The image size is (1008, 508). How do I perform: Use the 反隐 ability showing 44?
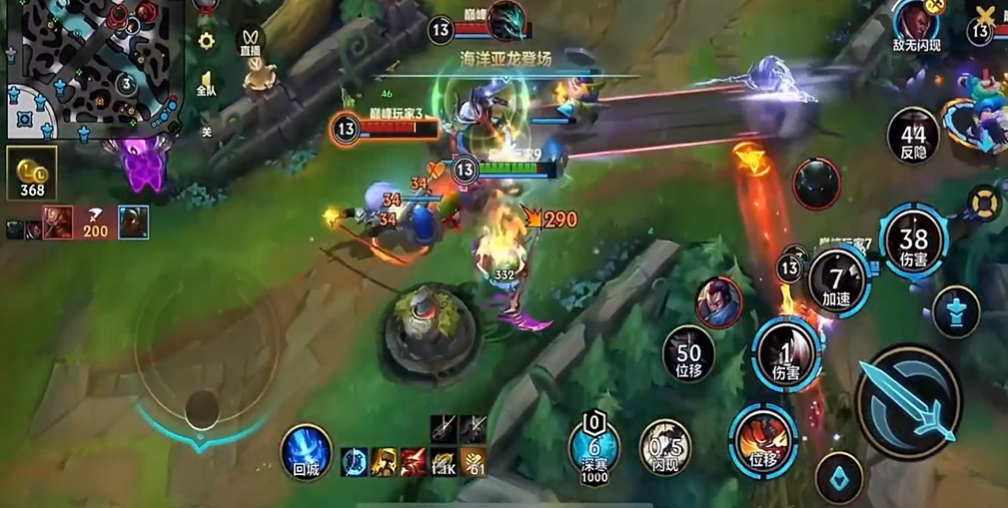[x=912, y=135]
